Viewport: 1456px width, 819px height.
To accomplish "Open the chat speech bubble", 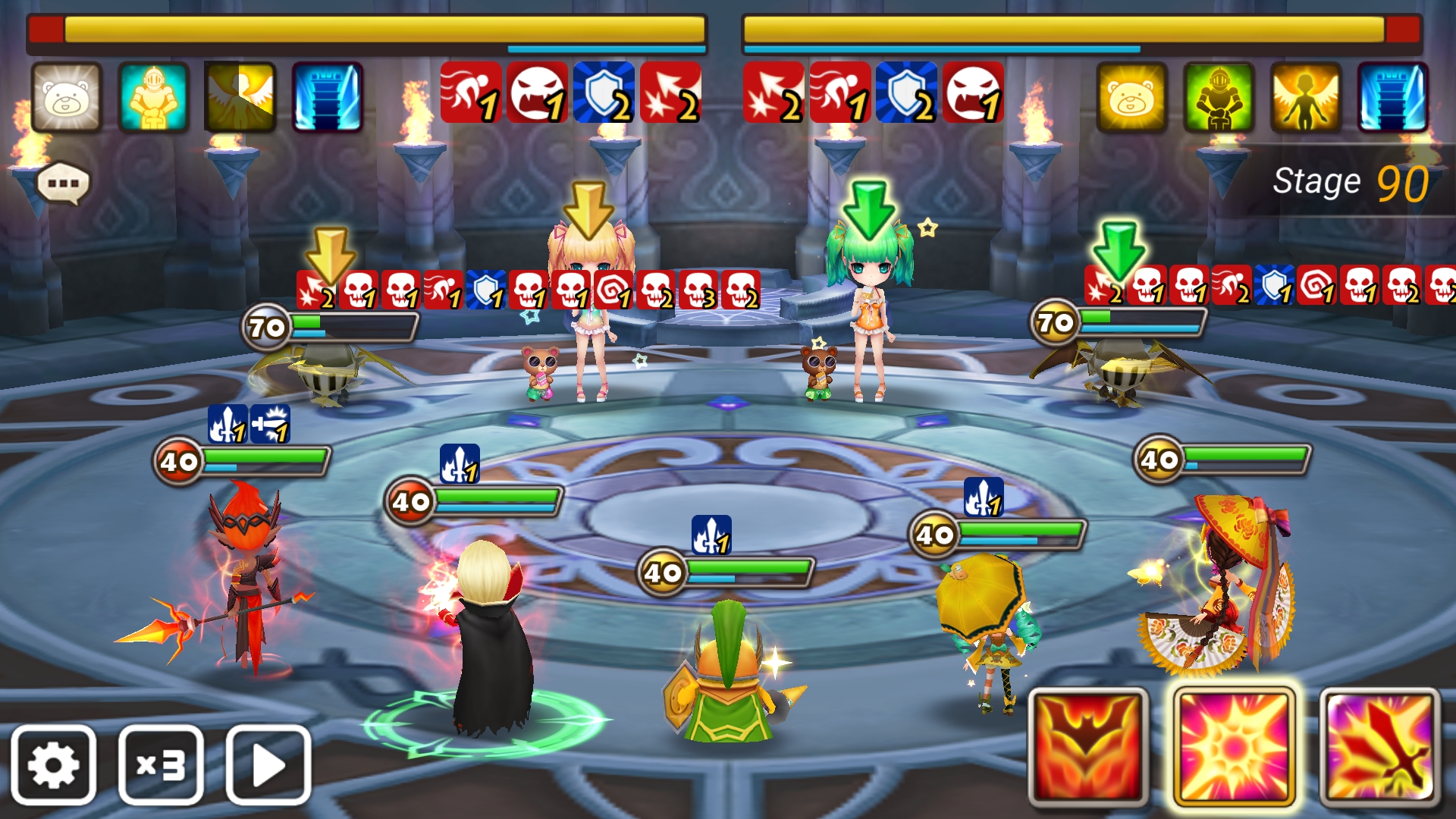I will pos(64,184).
